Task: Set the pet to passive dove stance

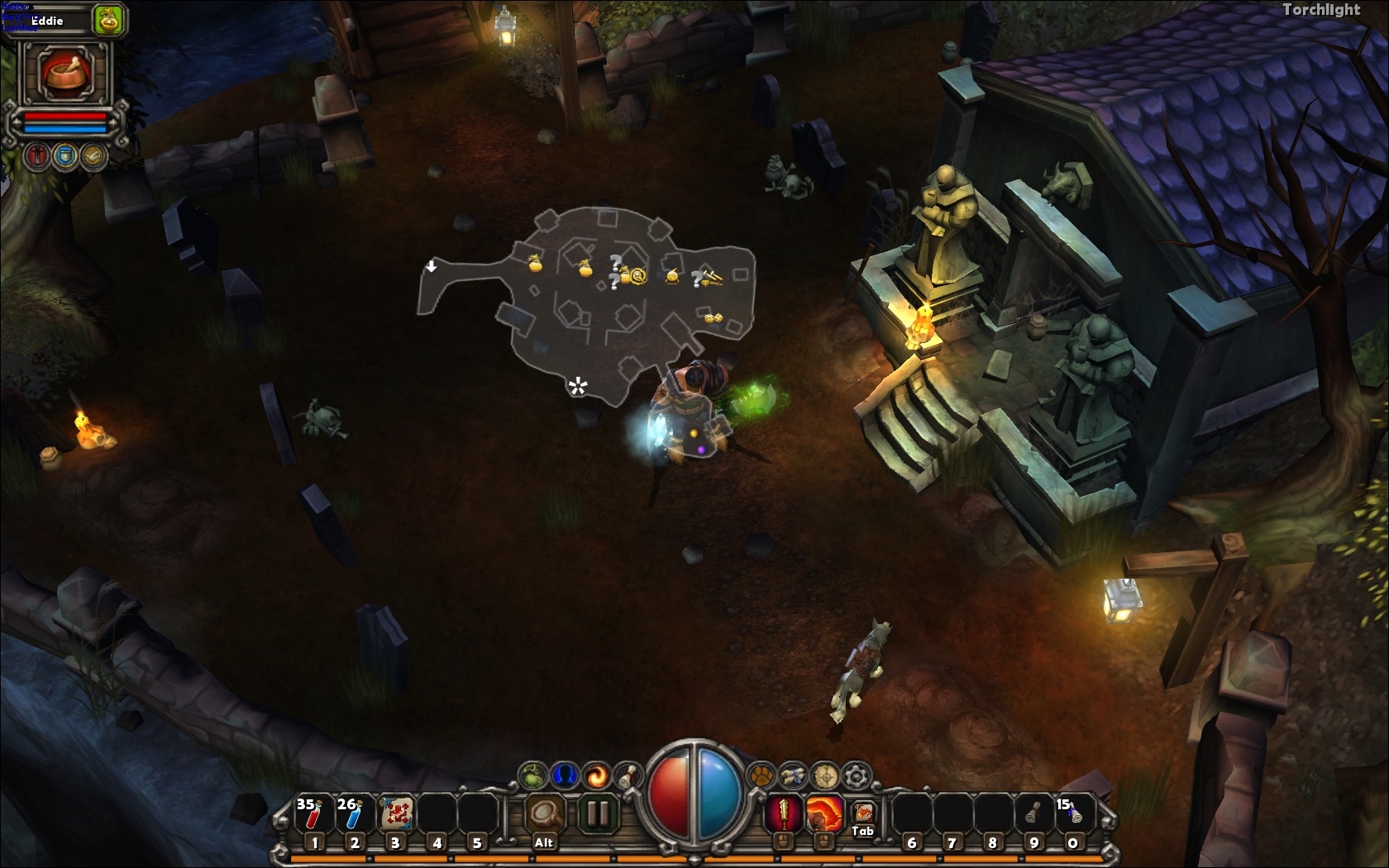Action: click(94, 155)
